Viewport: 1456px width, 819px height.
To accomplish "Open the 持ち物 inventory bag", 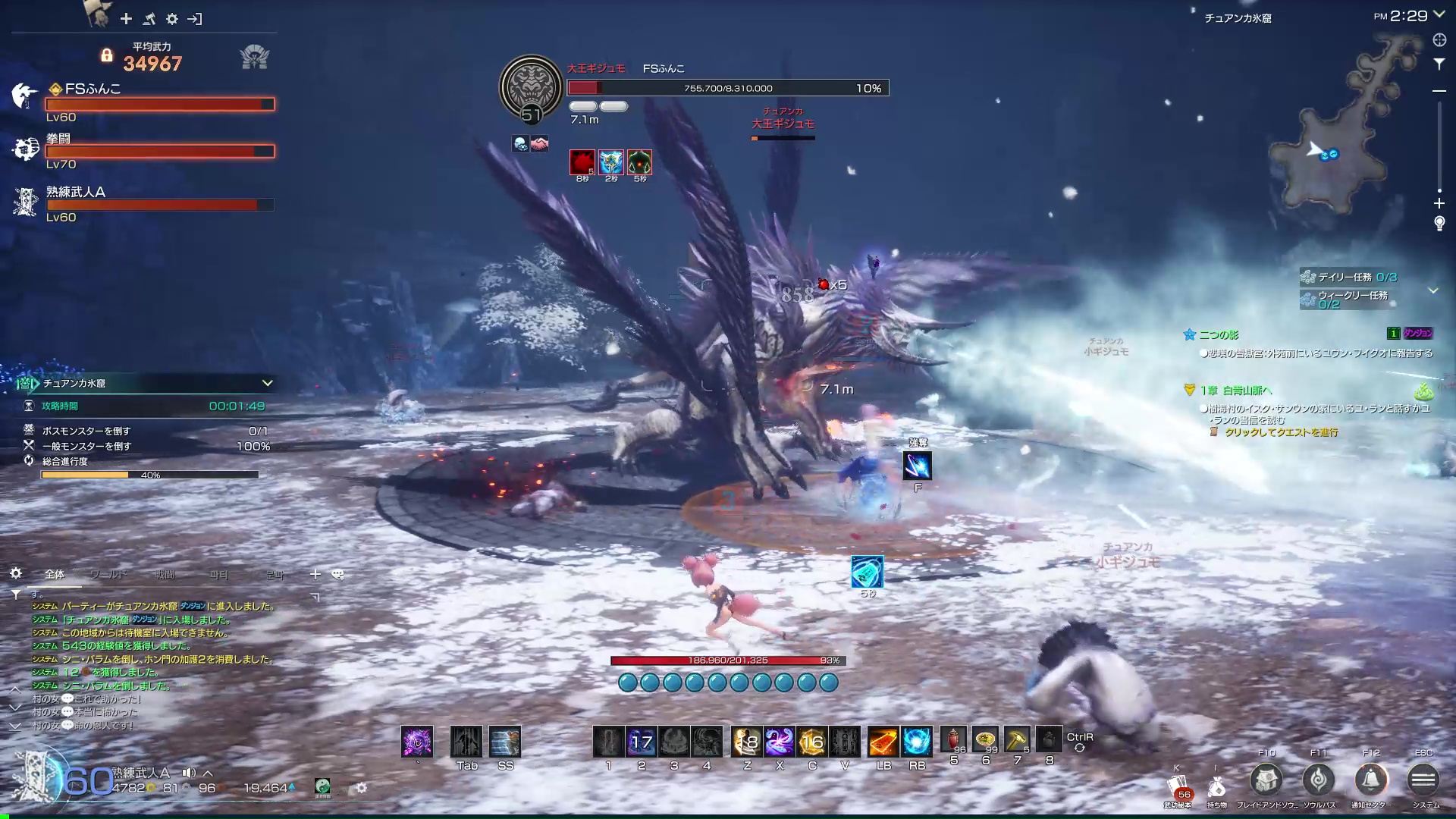I will tap(1216, 787).
